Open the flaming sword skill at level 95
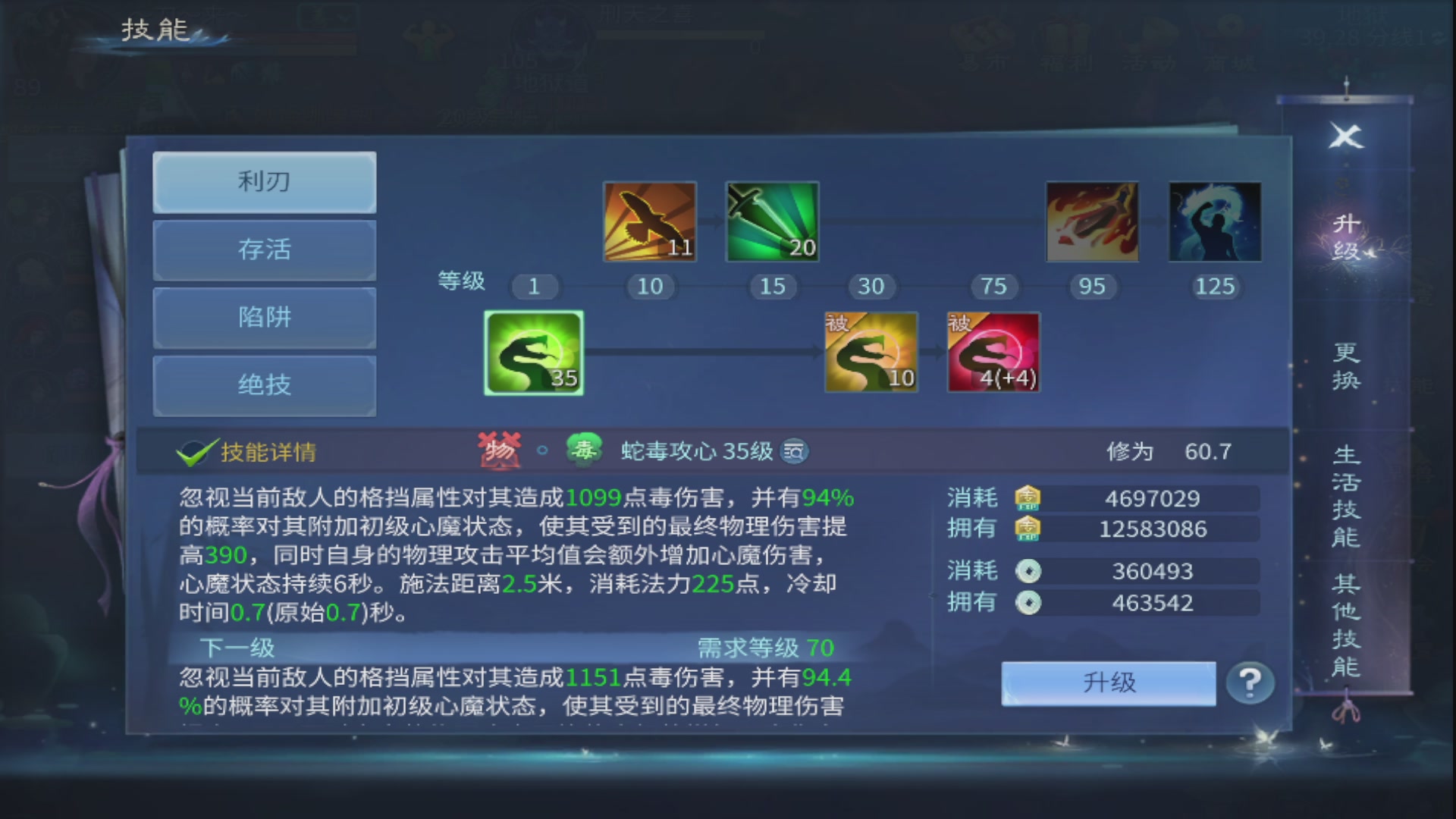This screenshot has height=819, width=1456. pyautogui.click(x=1090, y=221)
